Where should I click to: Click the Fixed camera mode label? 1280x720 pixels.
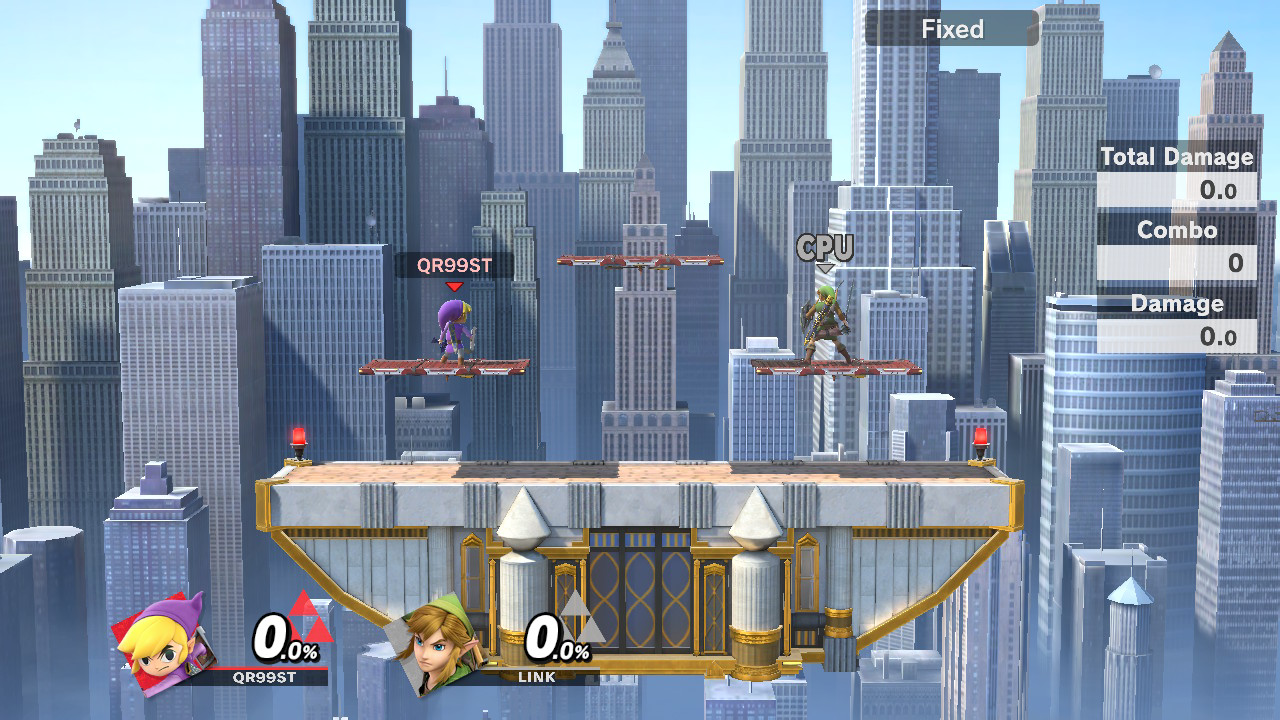[951, 29]
